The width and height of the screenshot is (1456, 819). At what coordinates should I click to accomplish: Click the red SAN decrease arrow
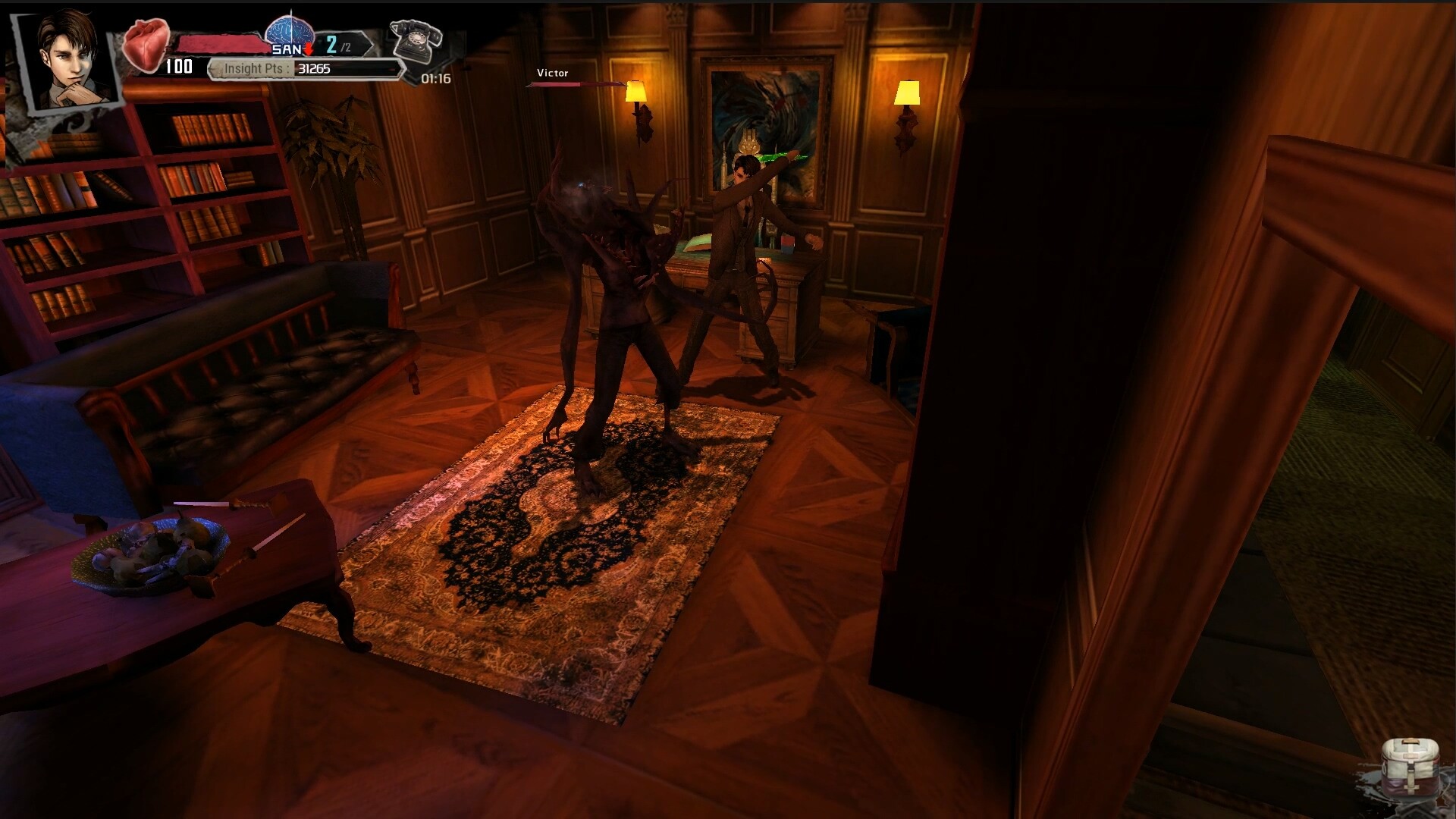point(310,47)
